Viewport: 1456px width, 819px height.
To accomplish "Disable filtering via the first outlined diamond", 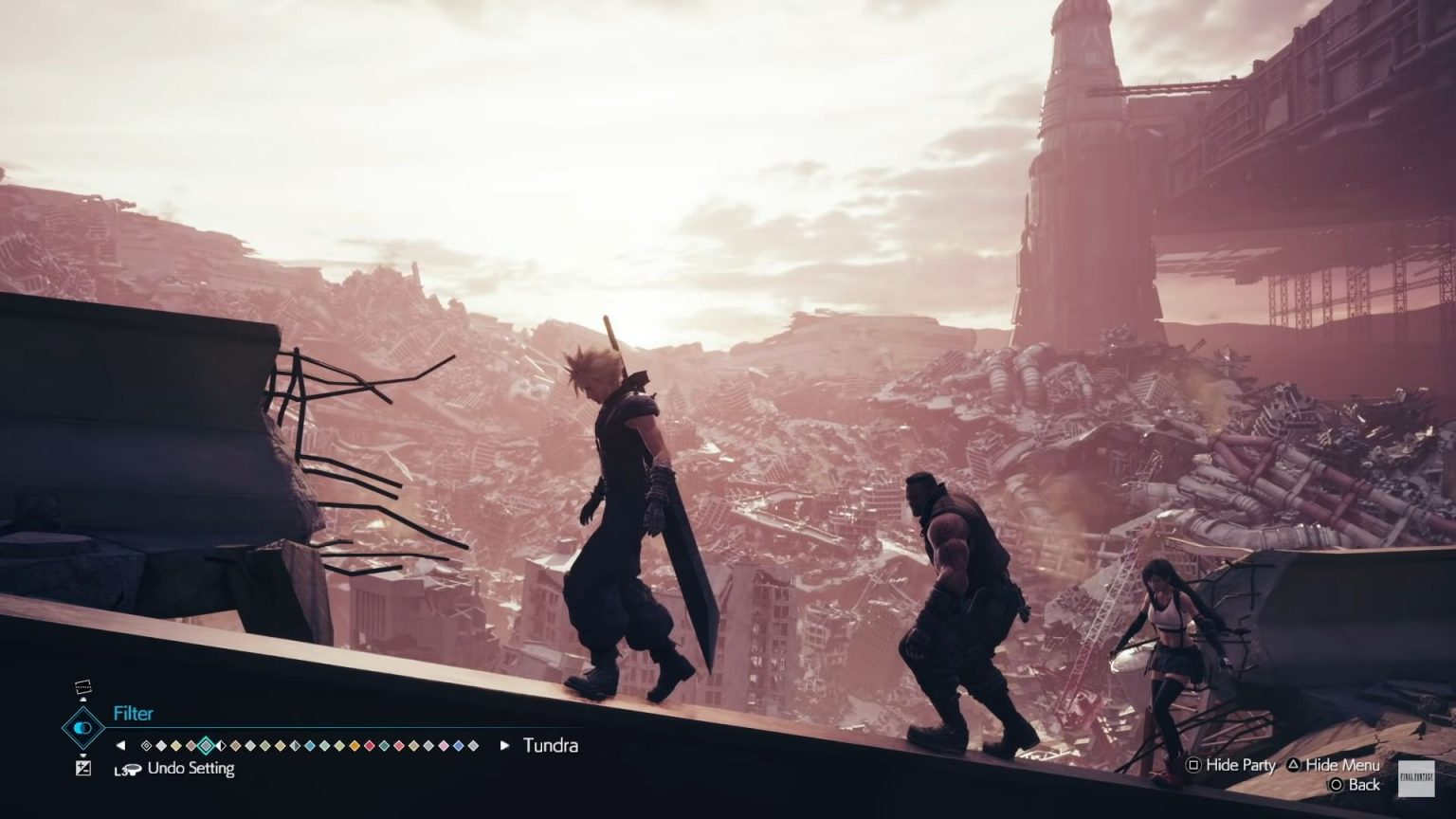I will pyautogui.click(x=146, y=745).
